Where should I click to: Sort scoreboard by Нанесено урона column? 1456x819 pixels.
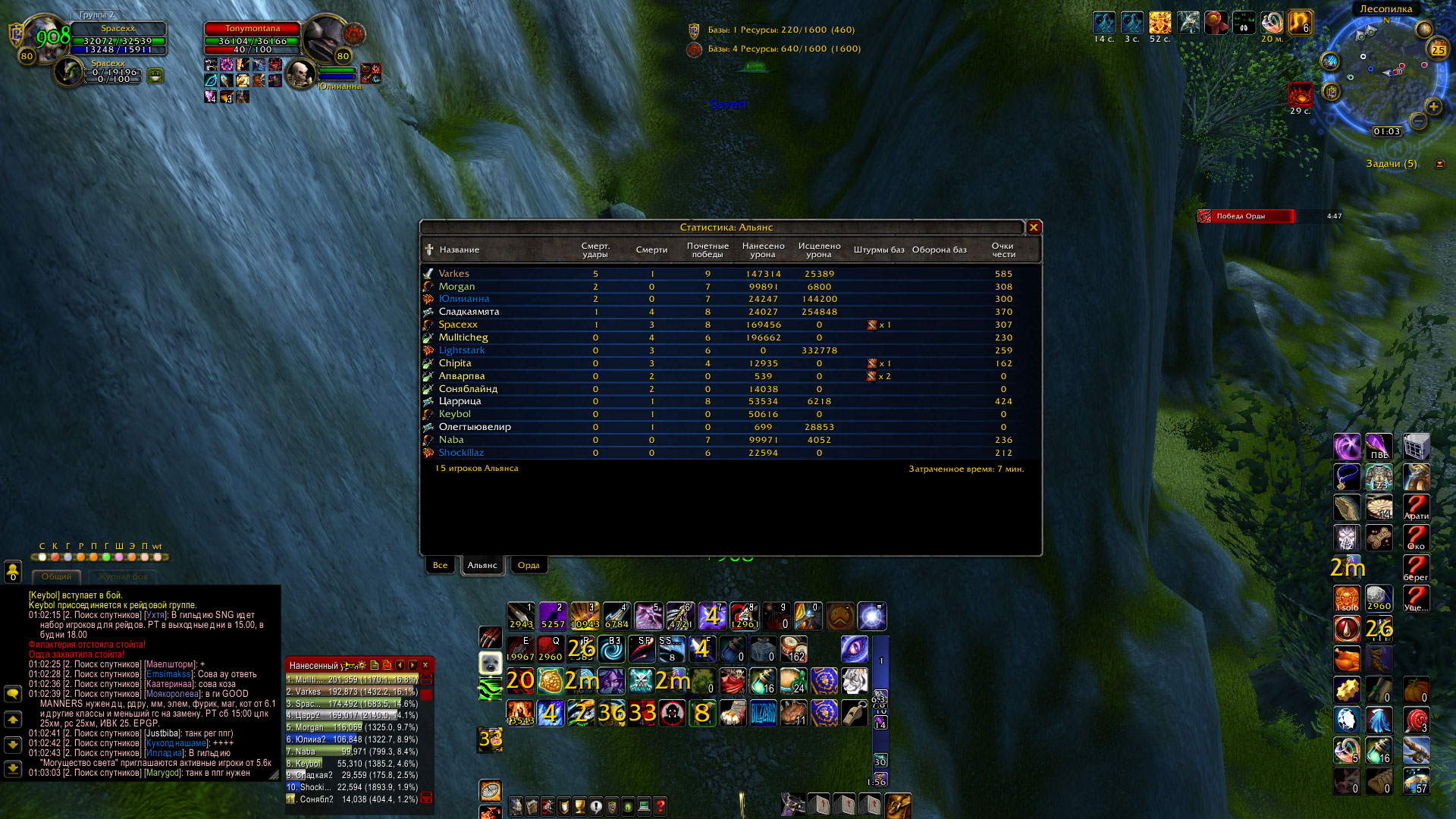(763, 250)
